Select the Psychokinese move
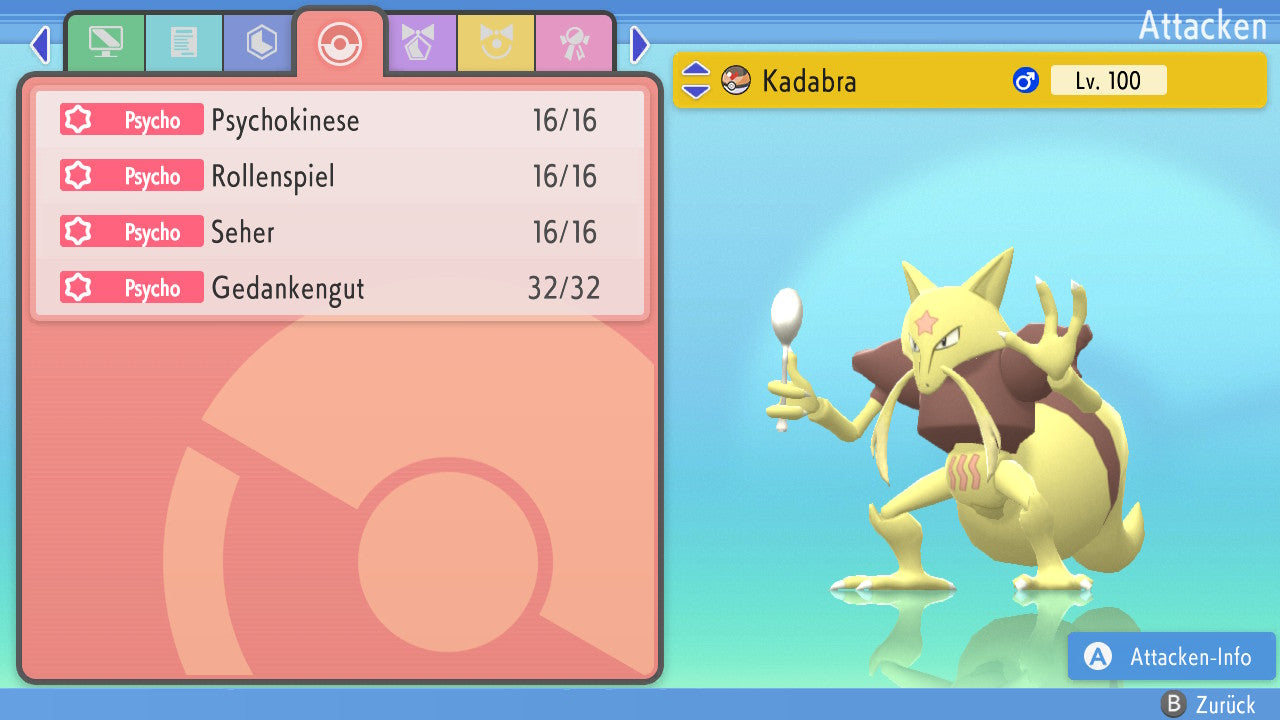The image size is (1280, 720). 340,121
